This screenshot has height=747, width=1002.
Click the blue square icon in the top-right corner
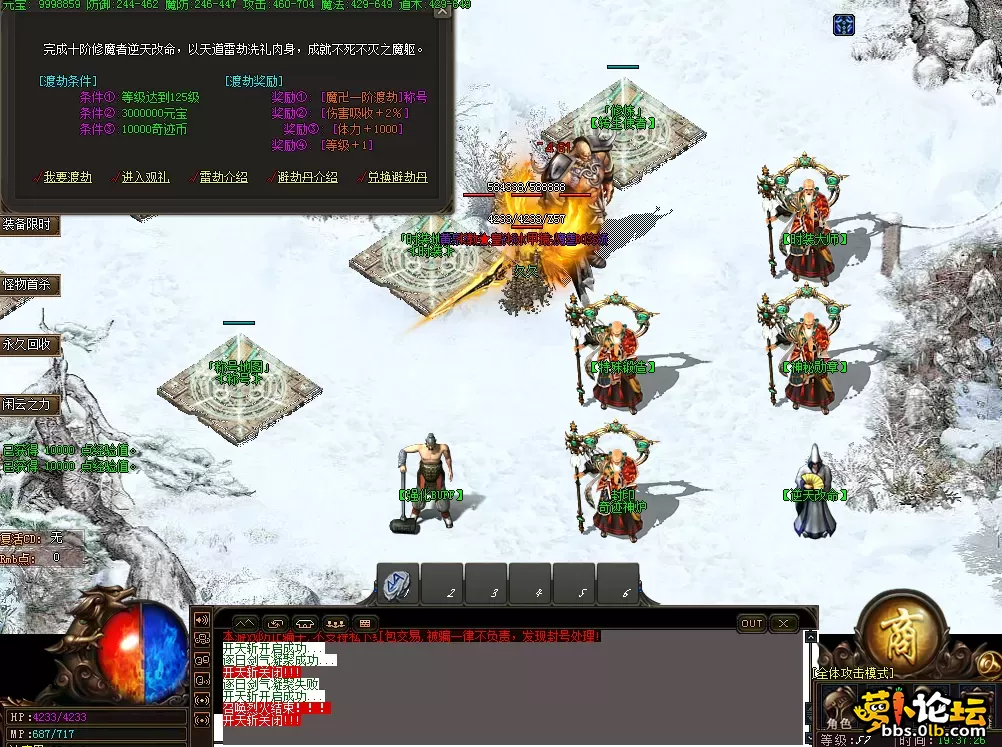pyautogui.click(x=844, y=25)
